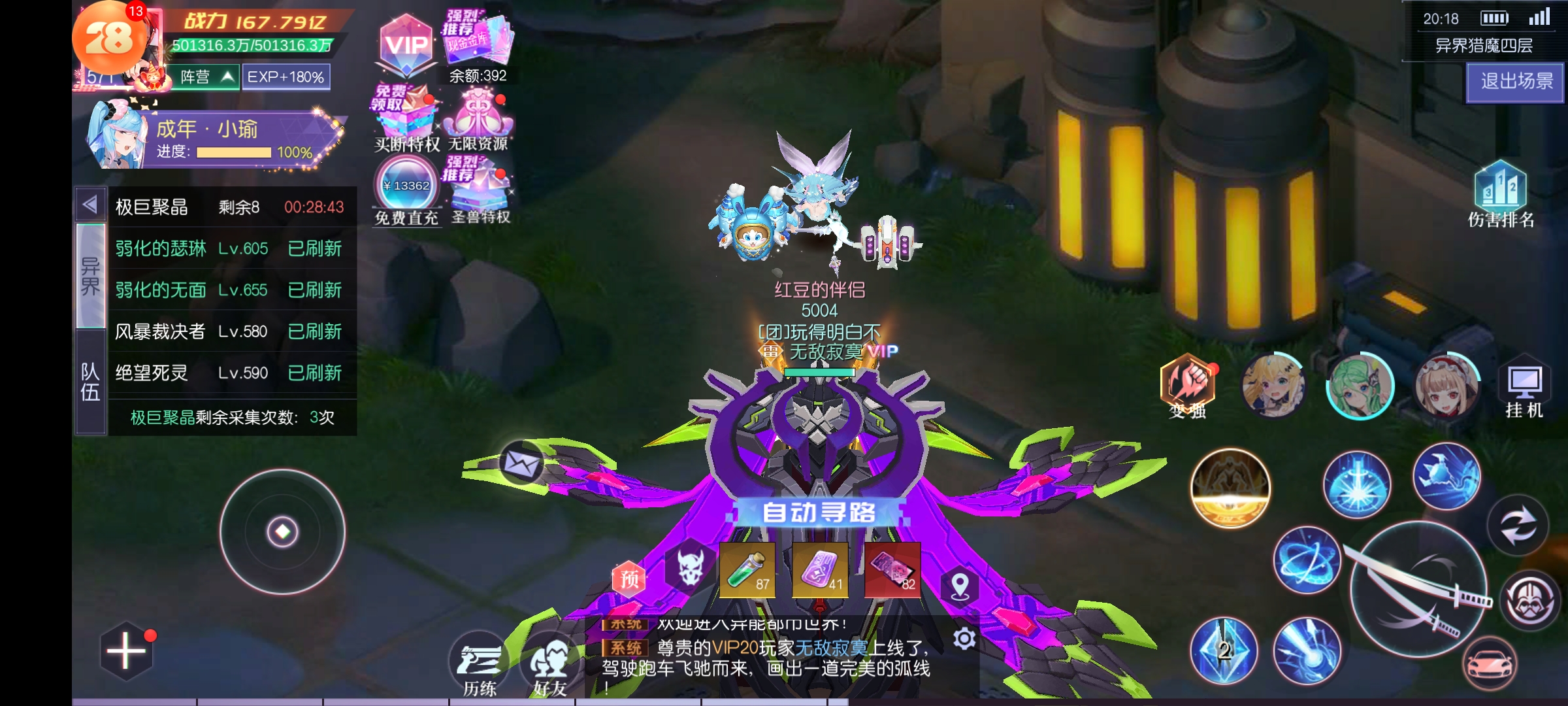
Task: Collapse the boss list with arrow
Action: [90, 205]
